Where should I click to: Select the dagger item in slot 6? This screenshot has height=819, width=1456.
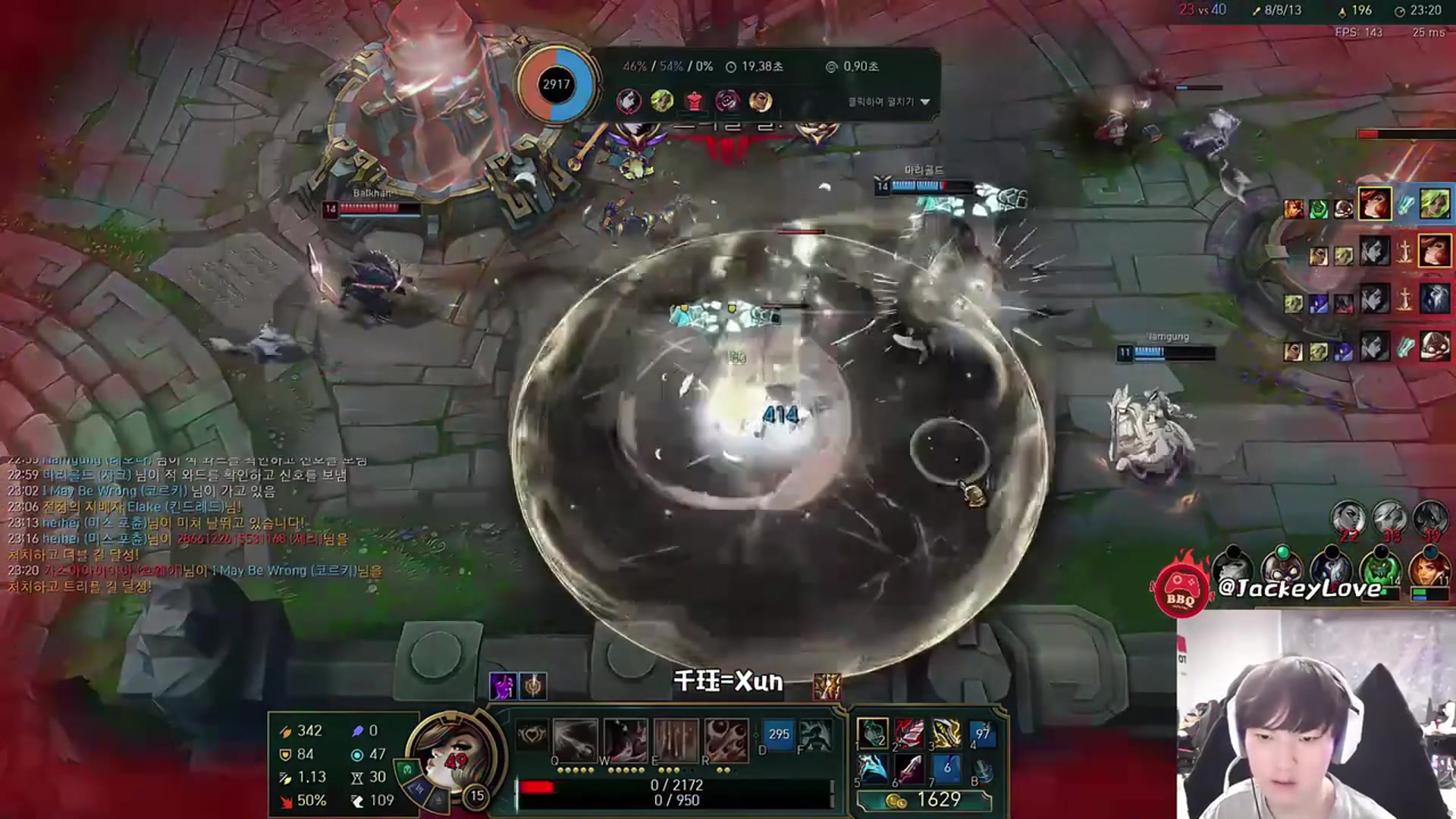[x=909, y=769]
